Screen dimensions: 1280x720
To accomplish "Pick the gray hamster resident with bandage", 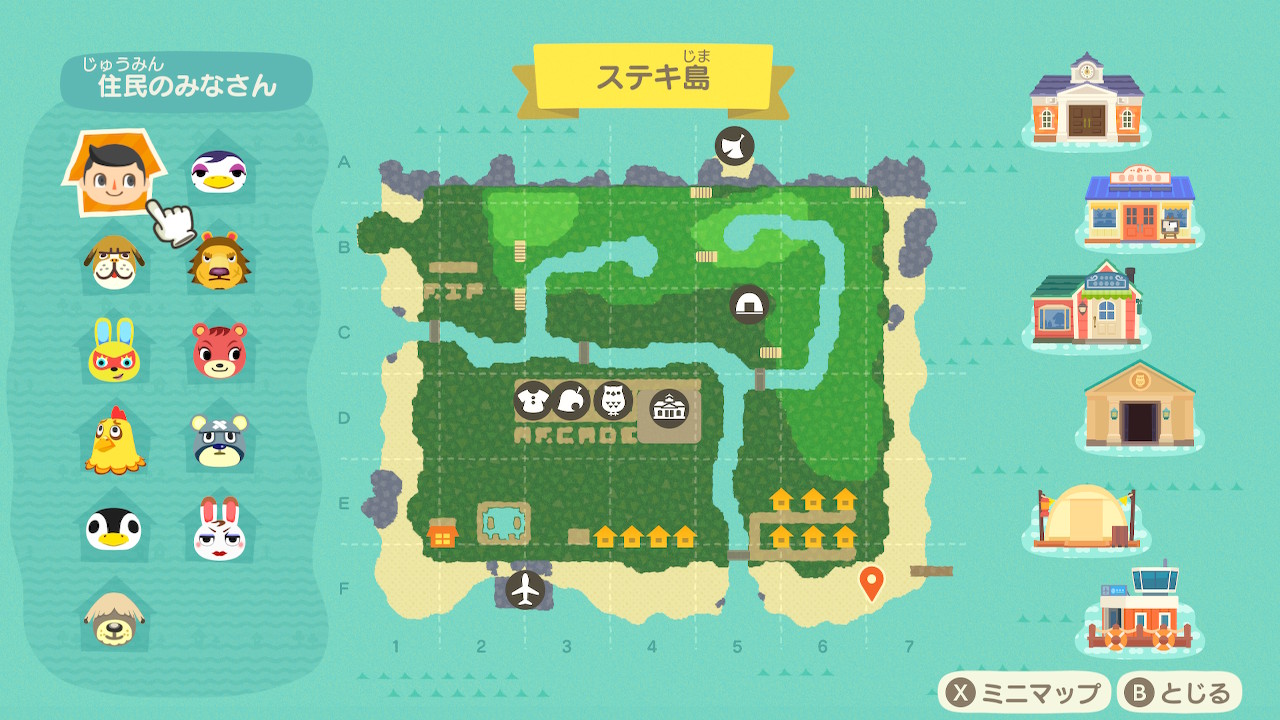I will 219,440.
